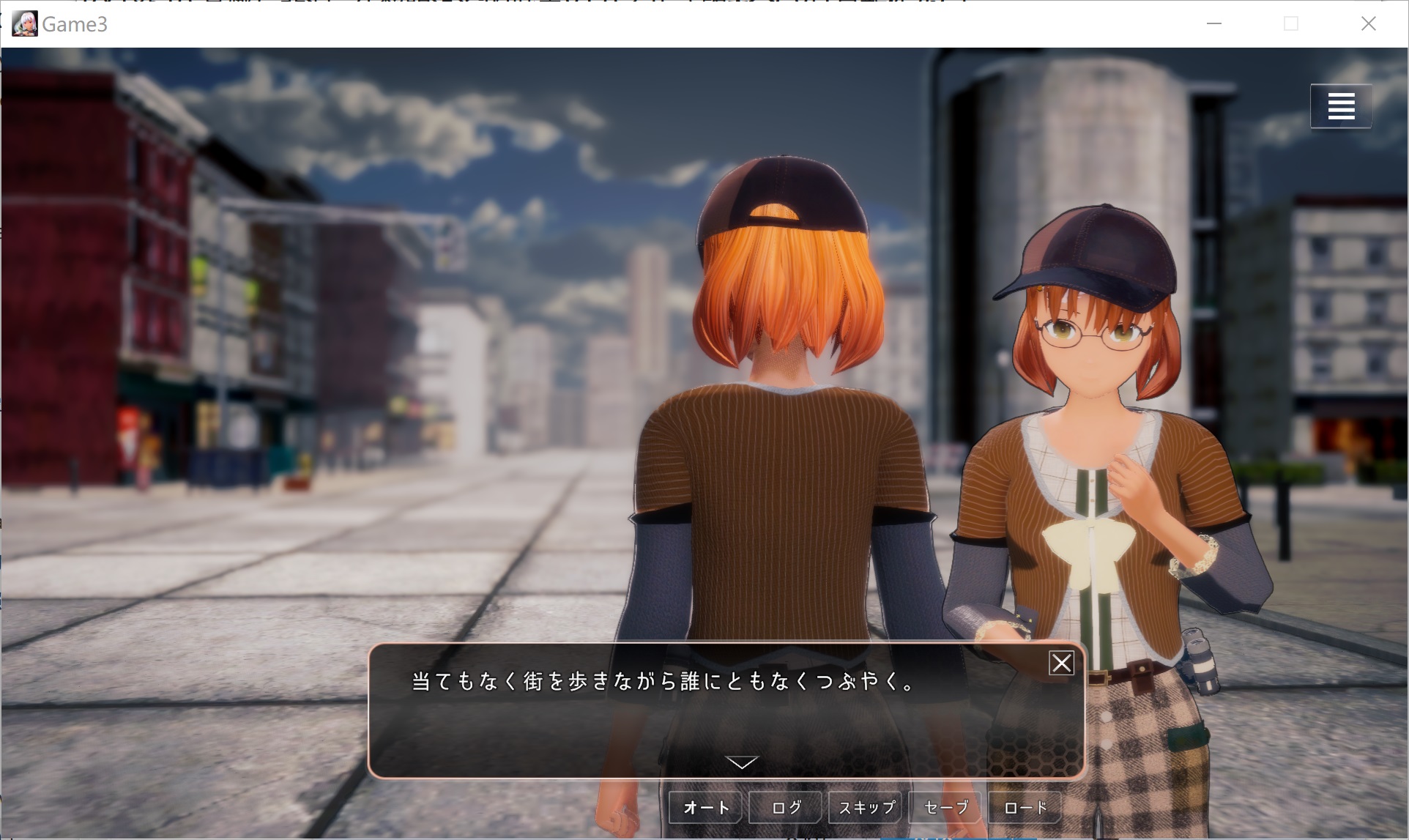Click the minimize icon on the title bar
The height and width of the screenshot is (840, 1409).
tap(1213, 23)
